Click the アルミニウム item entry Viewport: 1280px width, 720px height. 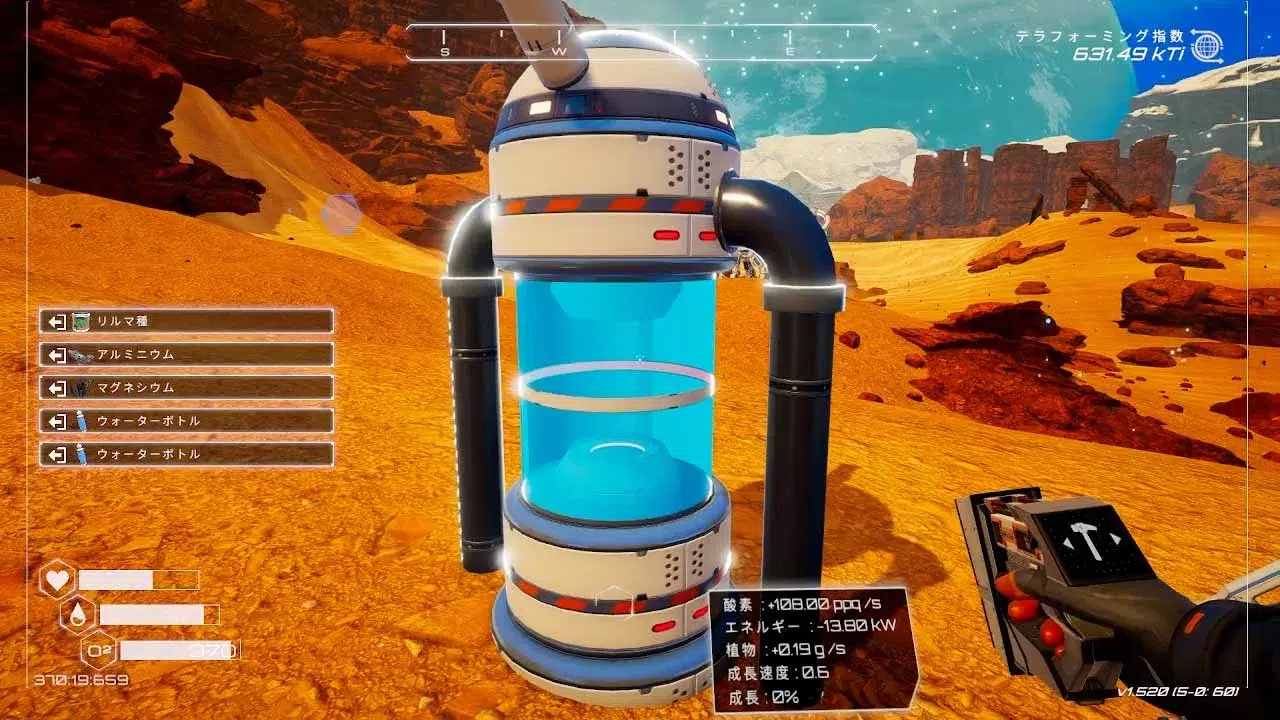[186, 354]
